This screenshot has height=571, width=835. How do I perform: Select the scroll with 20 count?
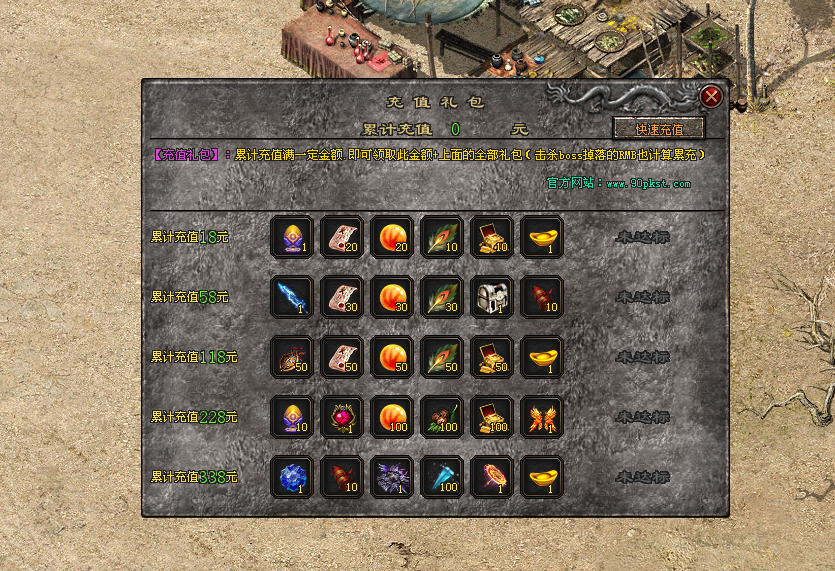342,237
